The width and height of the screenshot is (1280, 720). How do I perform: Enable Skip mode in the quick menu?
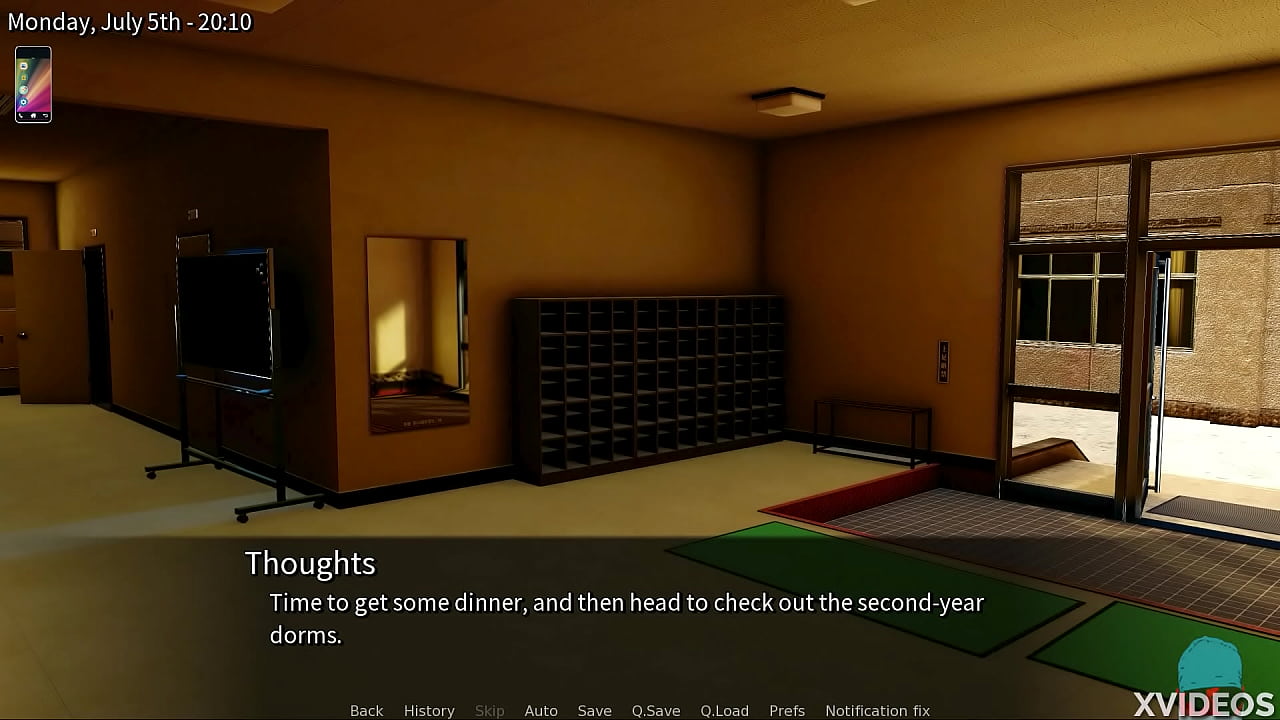pos(489,710)
